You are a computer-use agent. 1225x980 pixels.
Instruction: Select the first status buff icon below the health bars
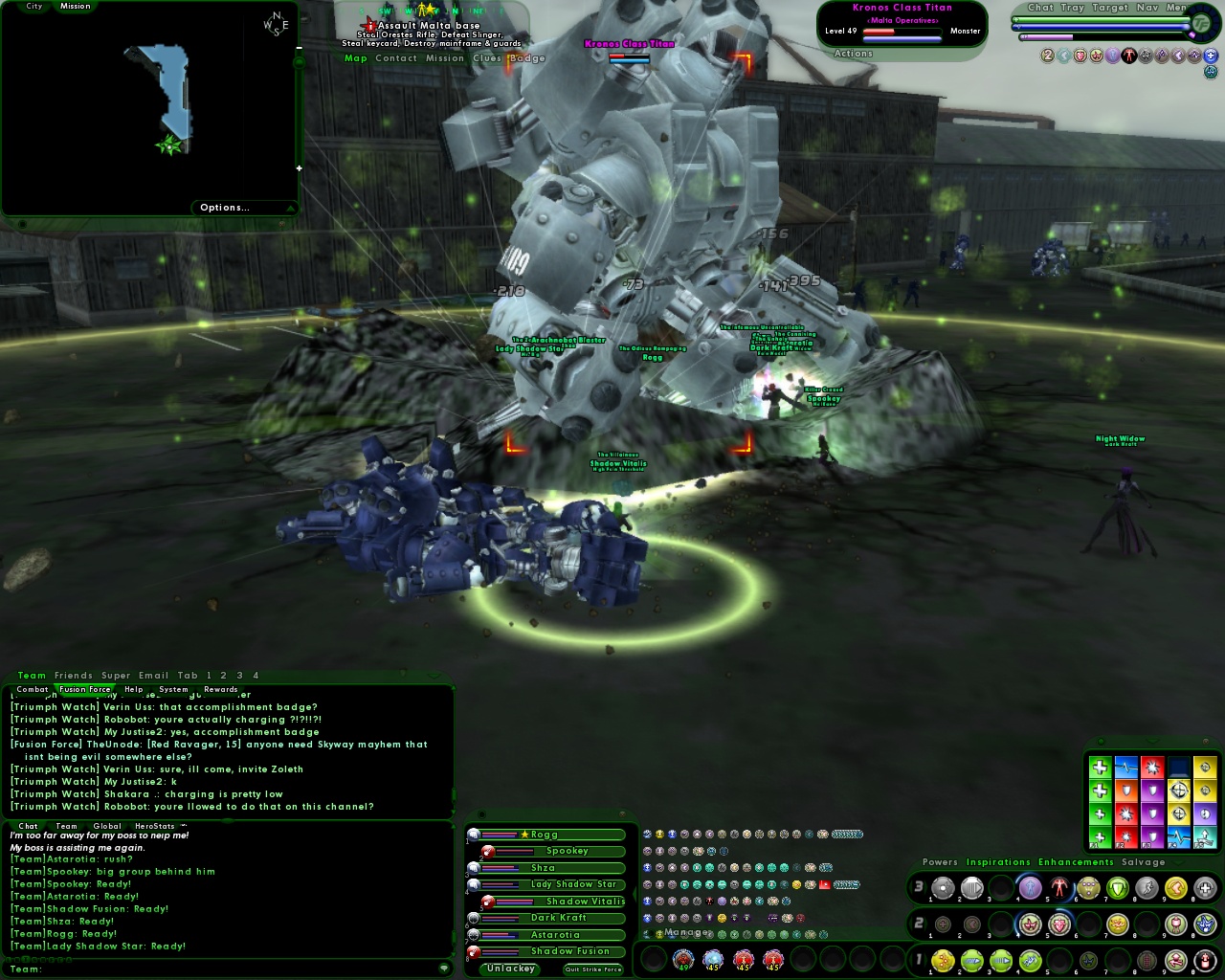[x=1047, y=56]
